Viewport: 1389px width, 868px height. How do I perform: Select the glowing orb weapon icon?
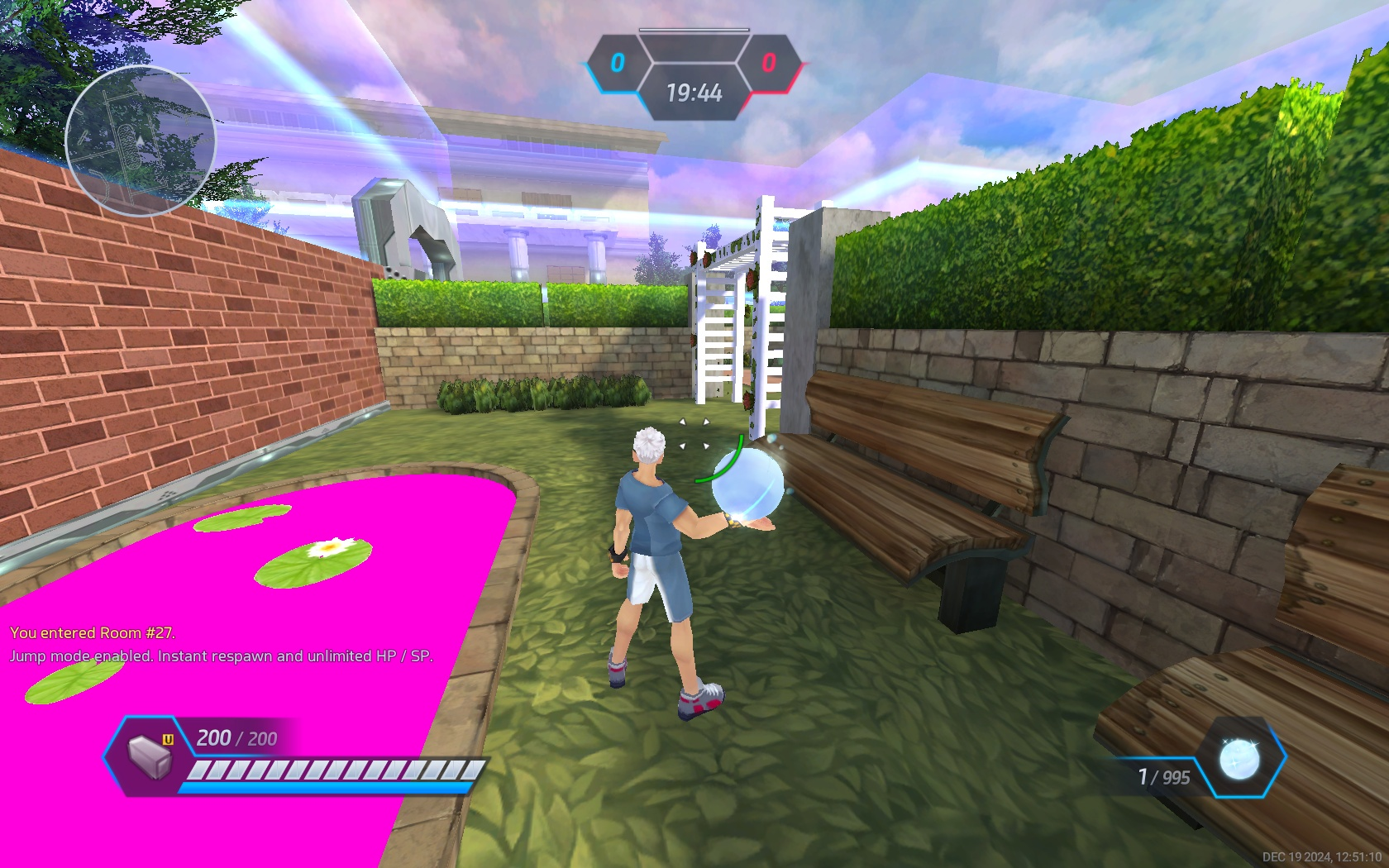tap(1240, 758)
